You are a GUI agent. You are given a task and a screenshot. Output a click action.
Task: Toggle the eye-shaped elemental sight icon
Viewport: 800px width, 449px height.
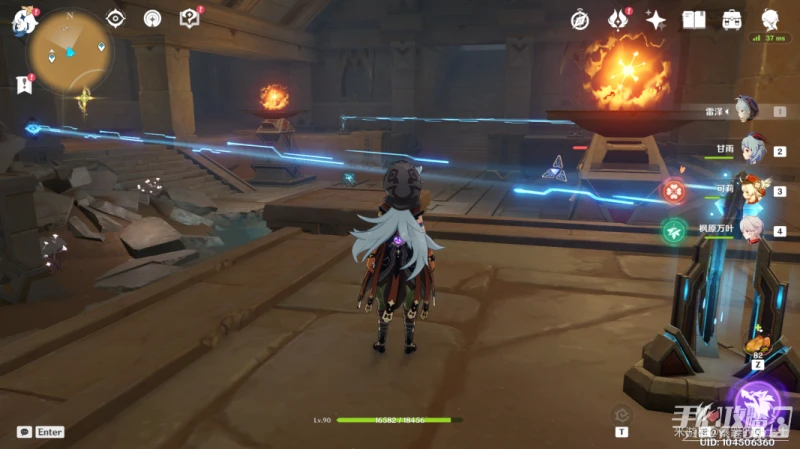(116, 18)
